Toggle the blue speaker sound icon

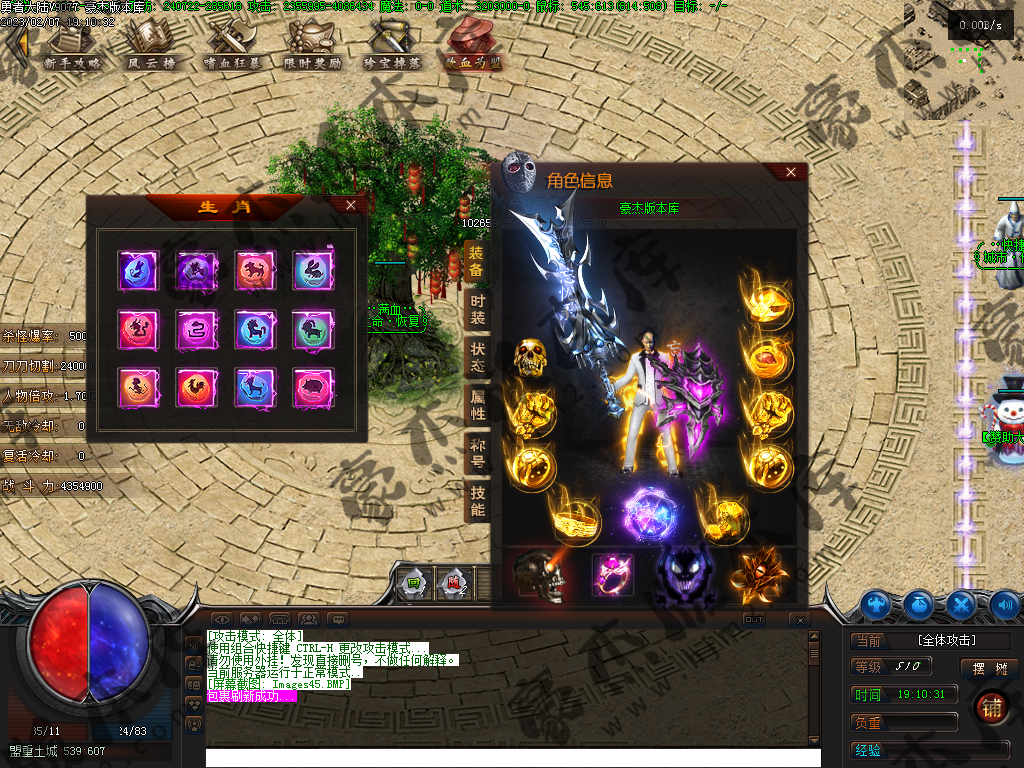1004,604
